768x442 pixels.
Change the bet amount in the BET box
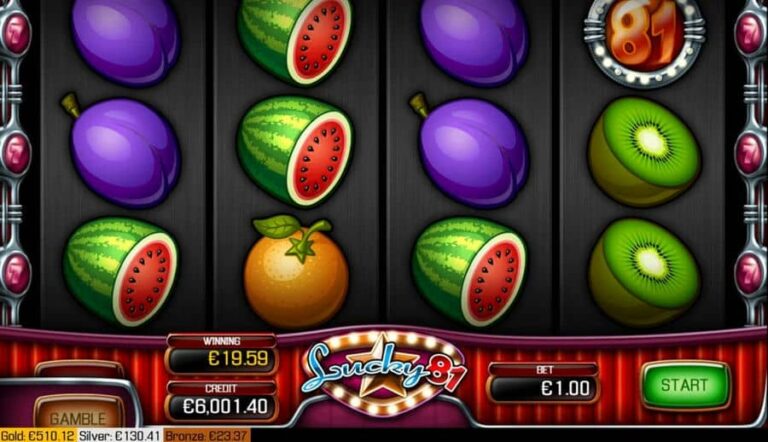click(543, 389)
